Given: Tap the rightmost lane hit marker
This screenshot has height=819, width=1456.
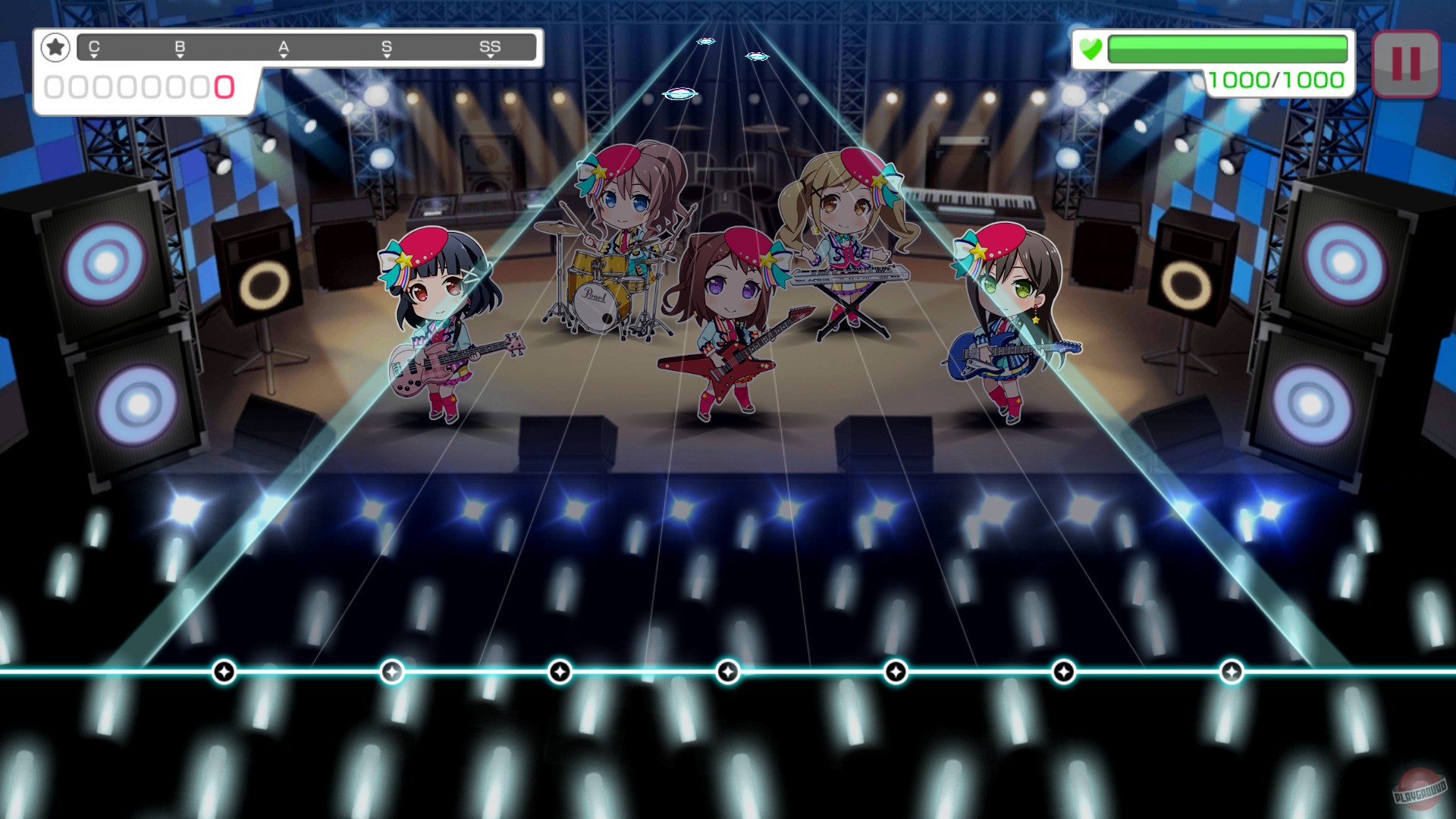Looking at the screenshot, I should [1232, 671].
